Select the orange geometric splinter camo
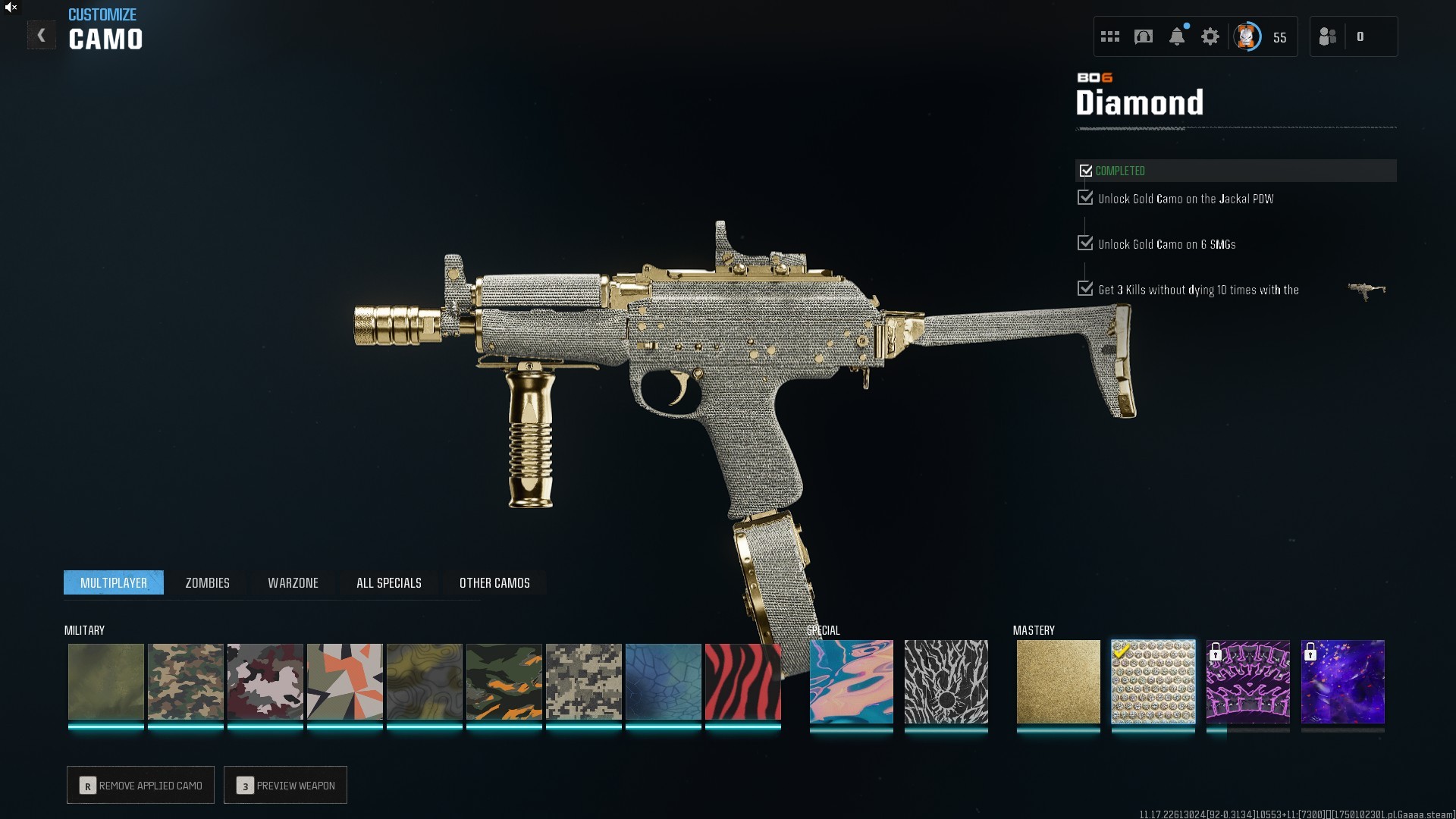This screenshot has width=1456, height=819. 344,682
